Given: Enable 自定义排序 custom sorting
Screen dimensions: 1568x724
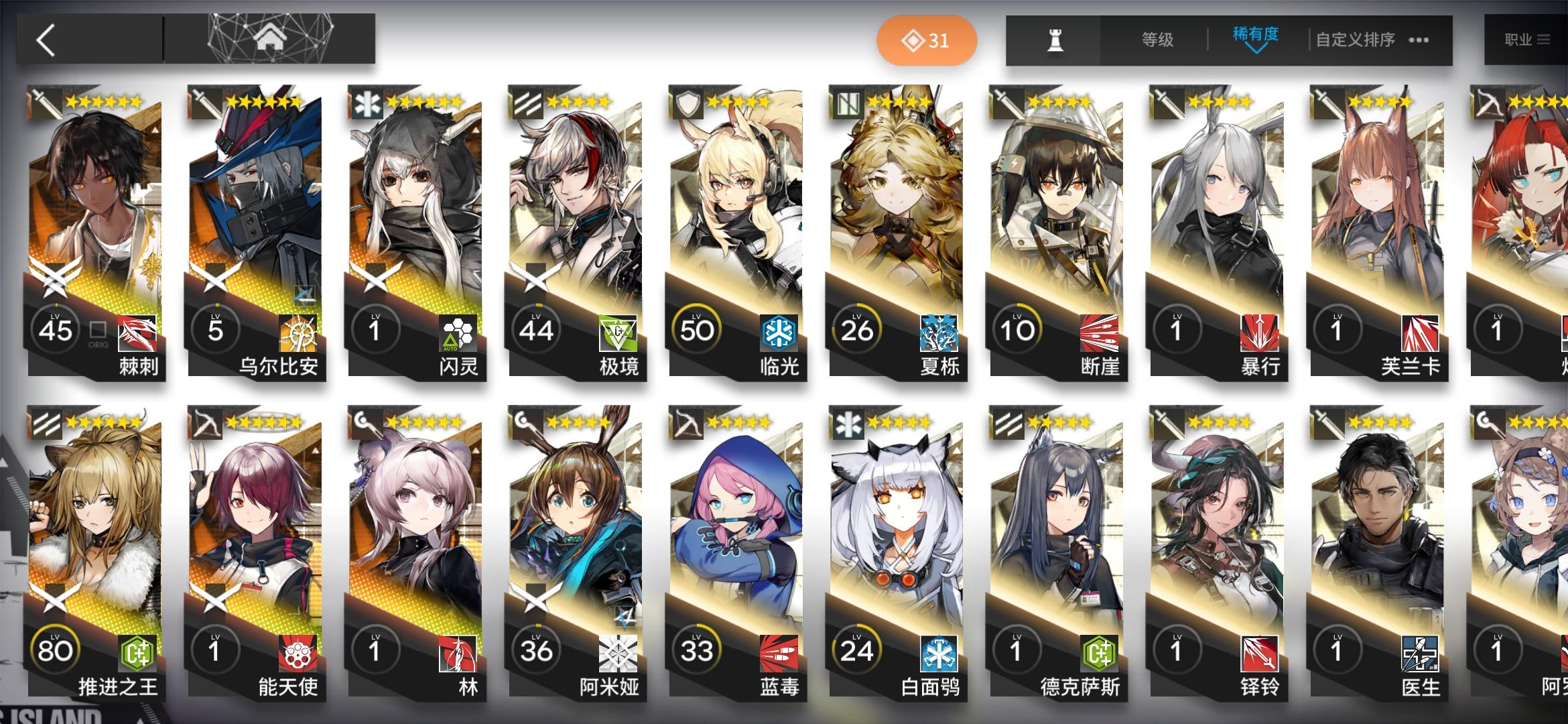Looking at the screenshot, I should [1354, 40].
